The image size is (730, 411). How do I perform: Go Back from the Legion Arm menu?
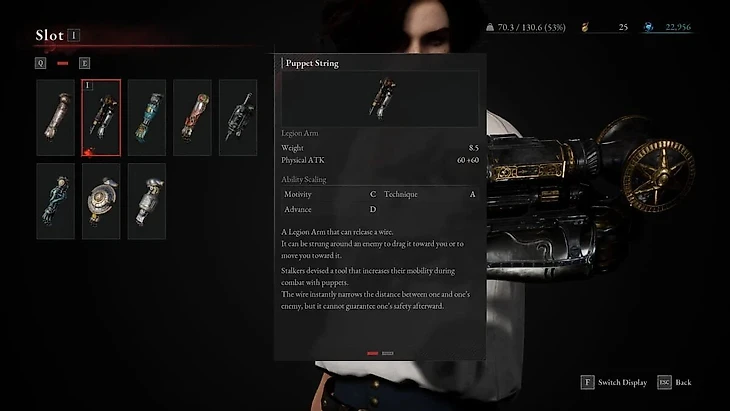pos(675,383)
